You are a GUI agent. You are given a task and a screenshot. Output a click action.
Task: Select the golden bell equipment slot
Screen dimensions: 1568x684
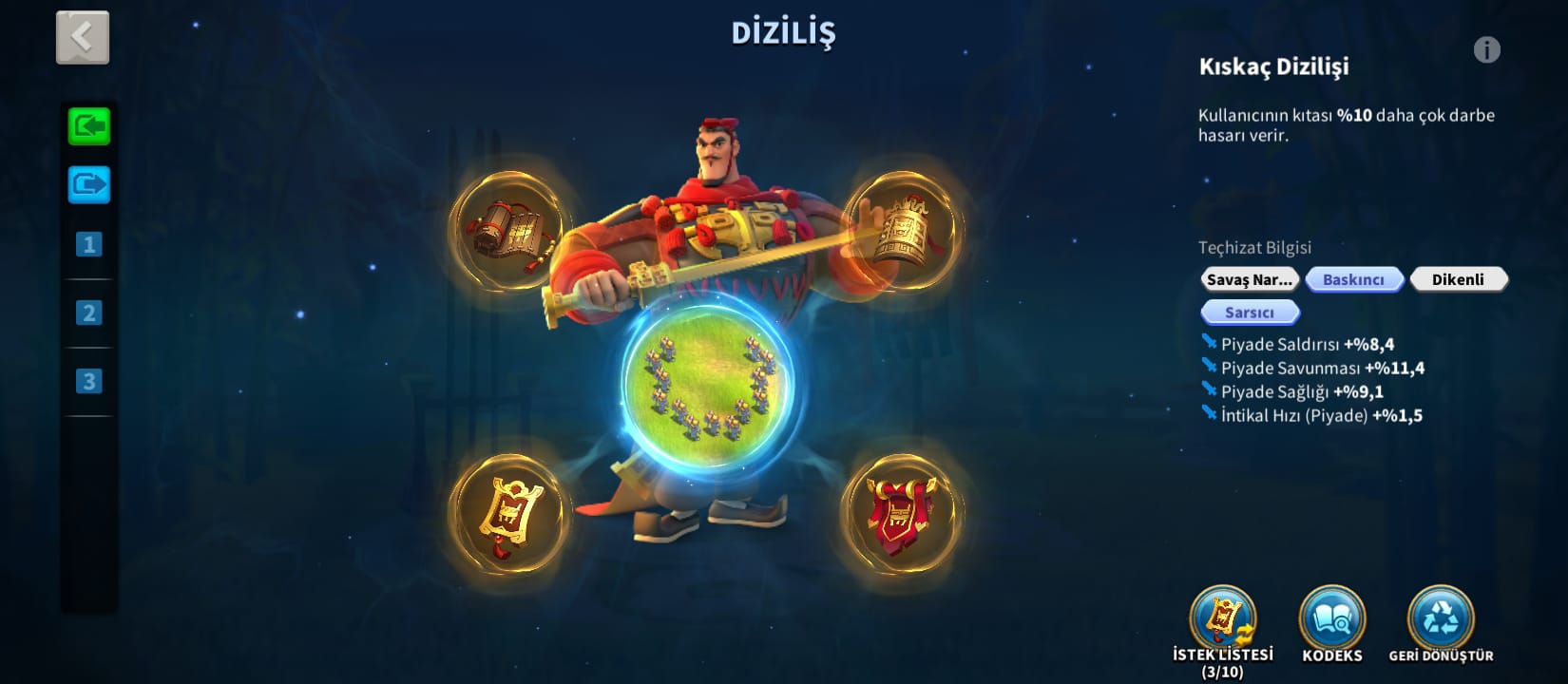(903, 231)
